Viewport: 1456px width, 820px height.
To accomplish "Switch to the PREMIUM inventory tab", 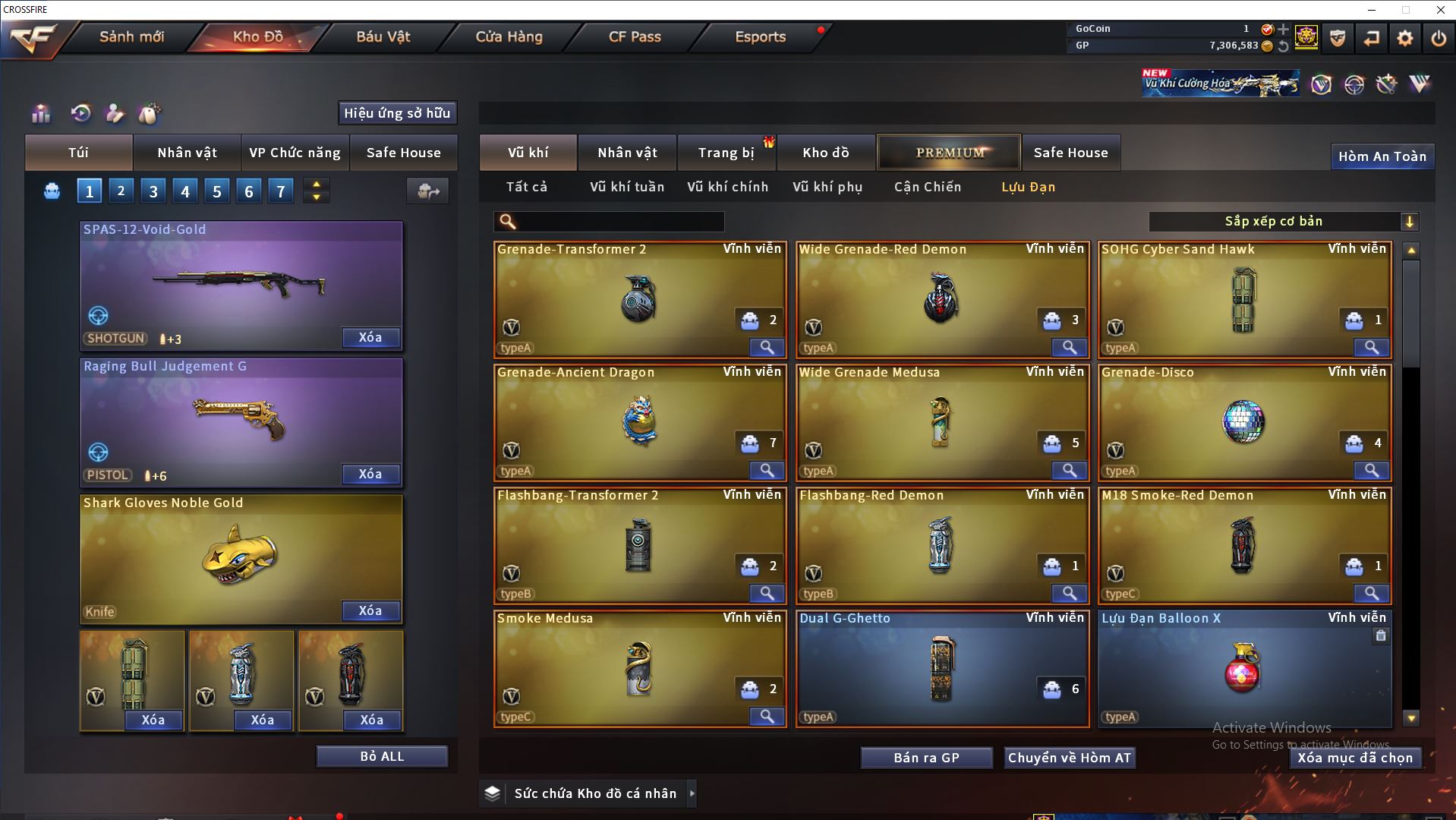I will point(950,153).
